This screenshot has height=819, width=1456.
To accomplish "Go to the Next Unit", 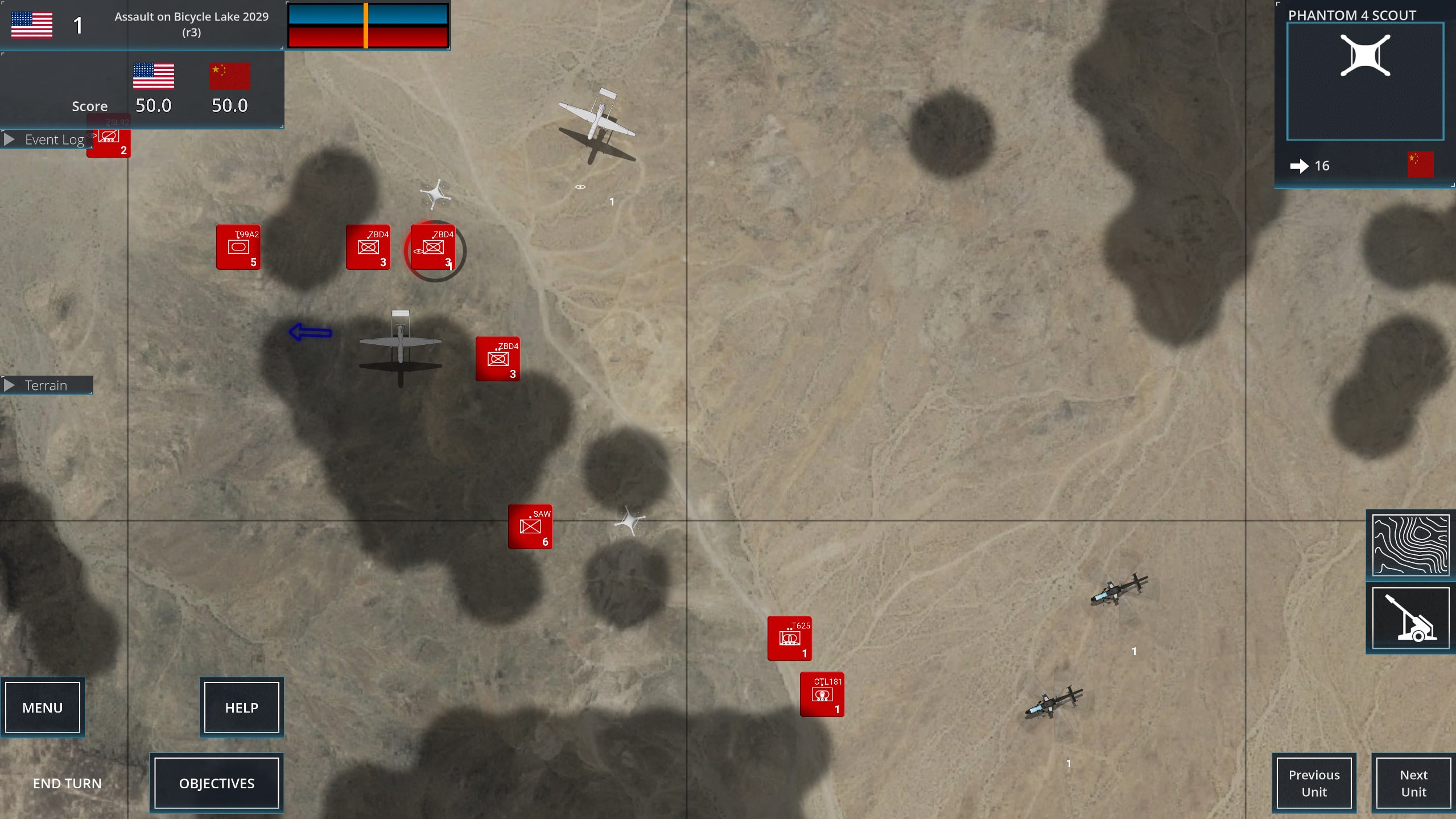I will [1413, 783].
